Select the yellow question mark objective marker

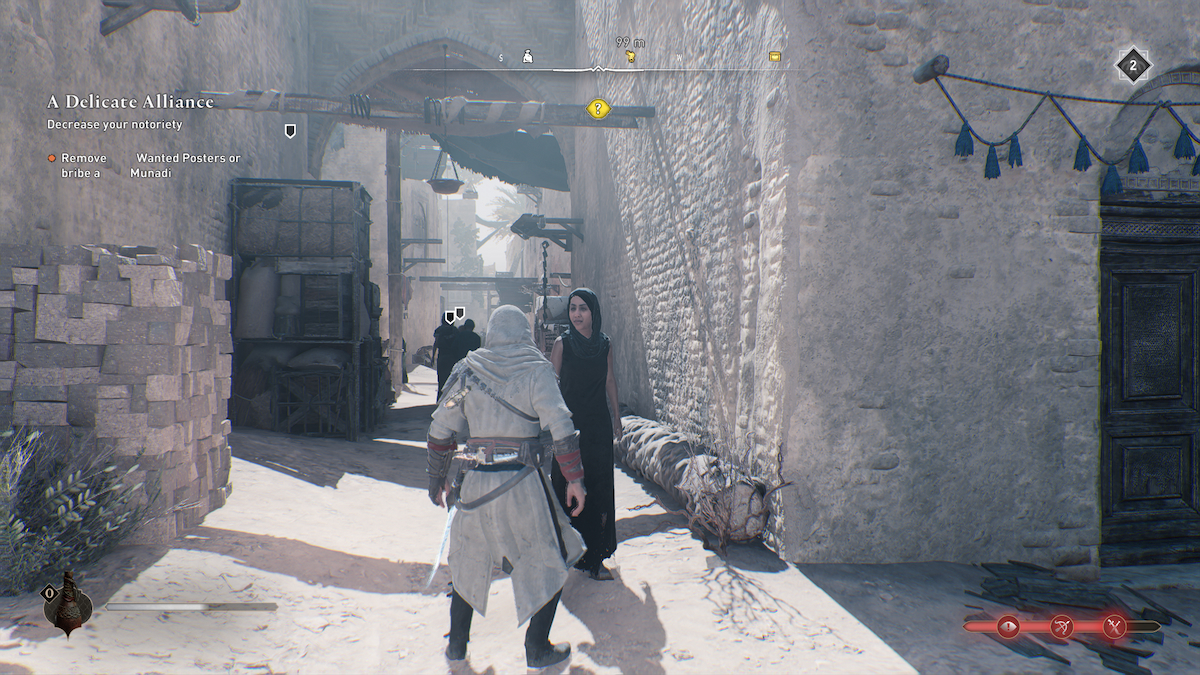(x=598, y=109)
